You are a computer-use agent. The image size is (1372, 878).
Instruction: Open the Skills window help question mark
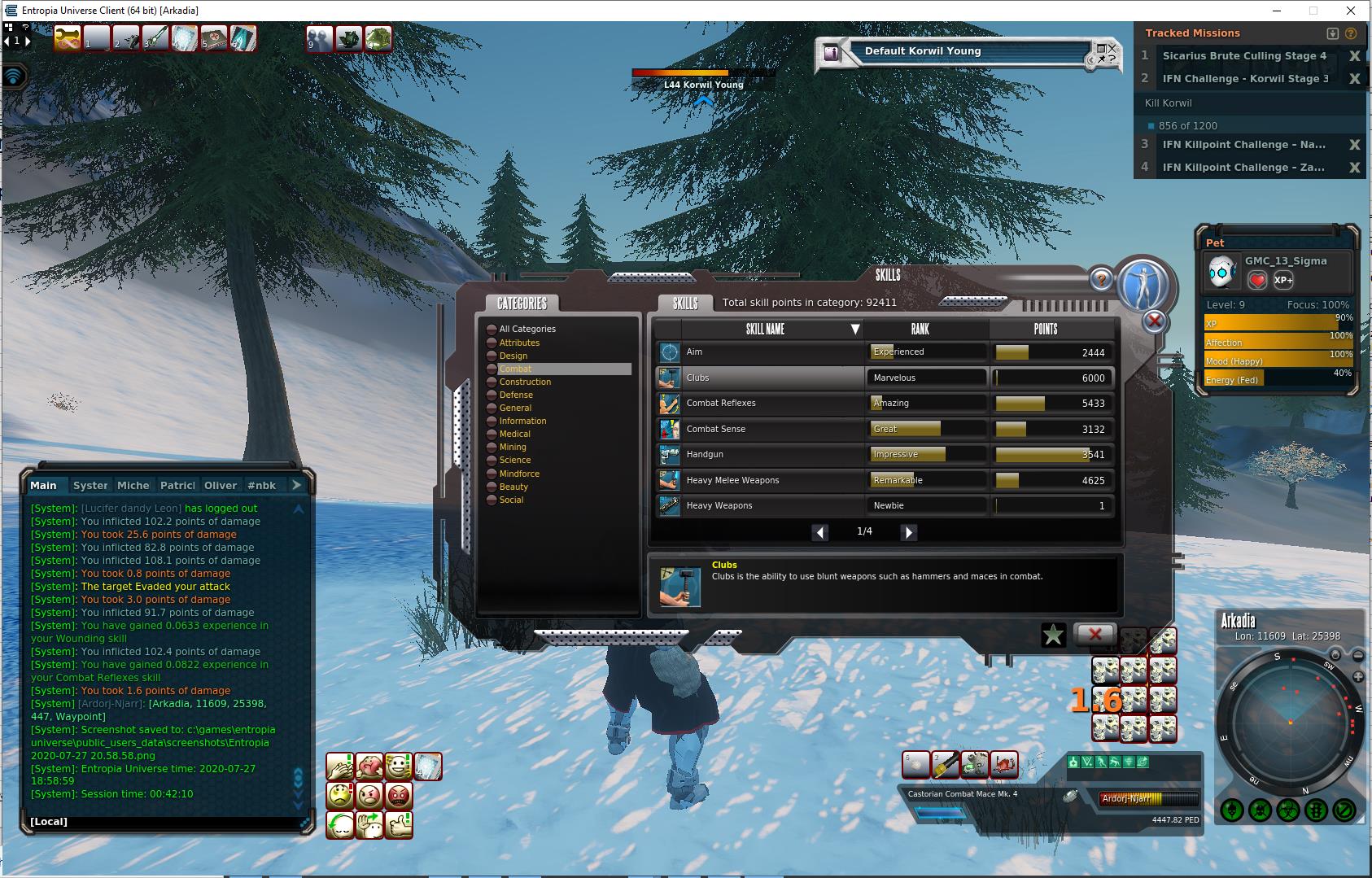[x=1100, y=280]
